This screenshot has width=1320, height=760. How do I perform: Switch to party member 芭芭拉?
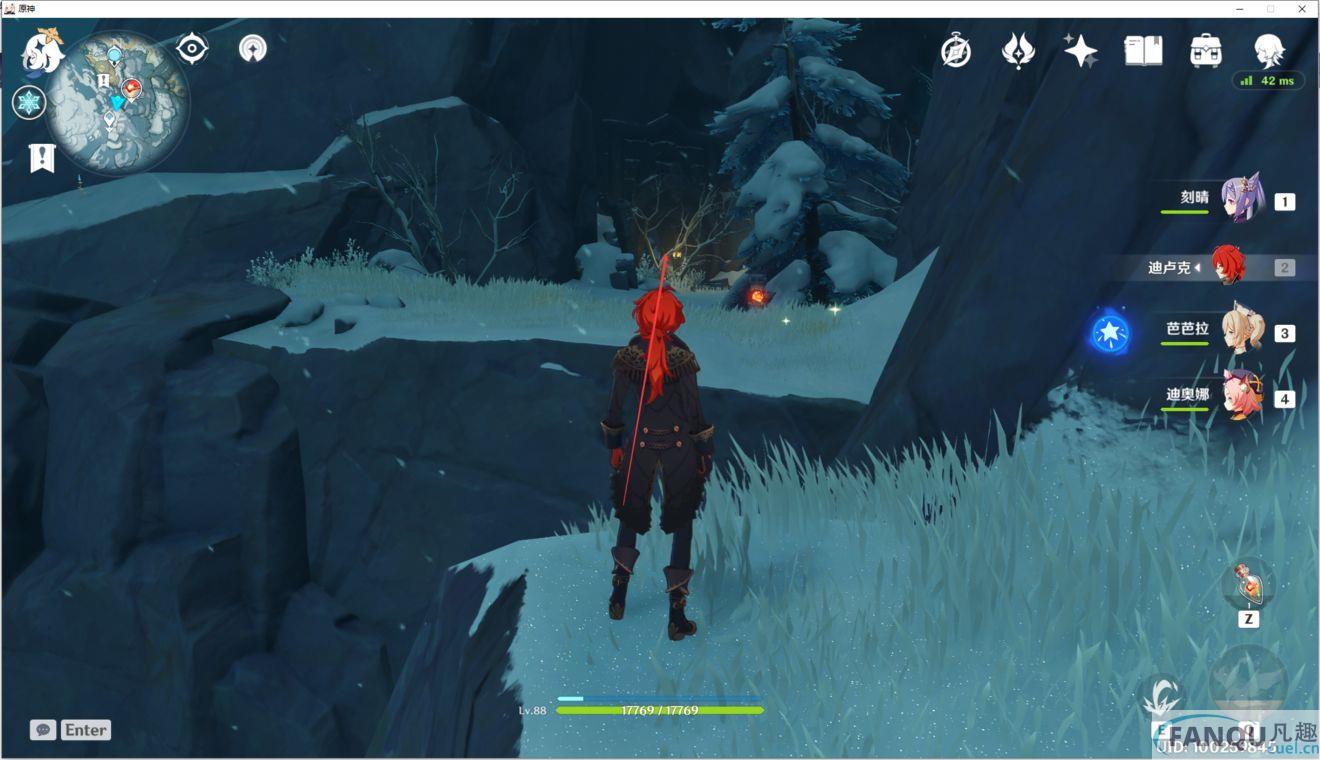[1242, 330]
